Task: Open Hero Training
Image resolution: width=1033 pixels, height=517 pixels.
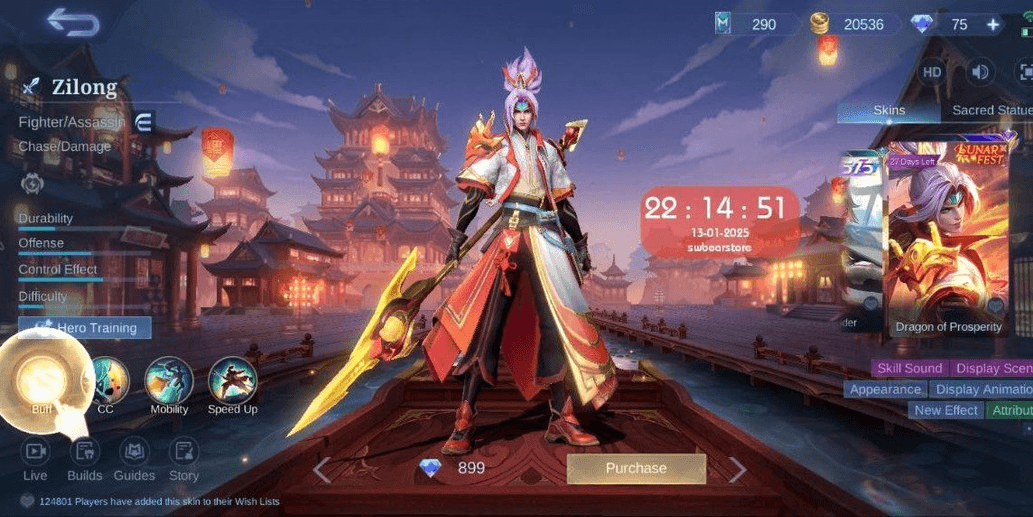Action: tap(85, 327)
